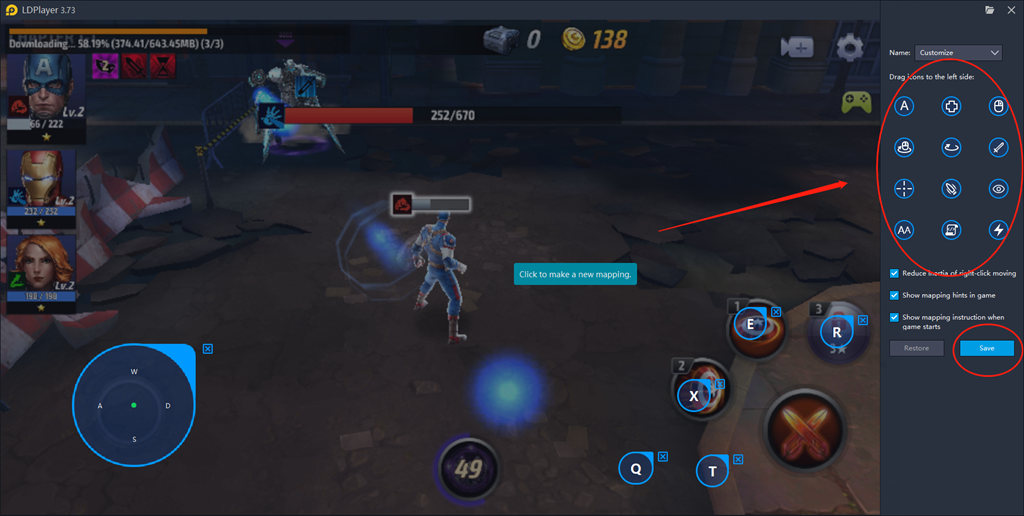Open the Name dropdown showing Customize
Viewport: 1024px width, 516px height.
pos(959,52)
